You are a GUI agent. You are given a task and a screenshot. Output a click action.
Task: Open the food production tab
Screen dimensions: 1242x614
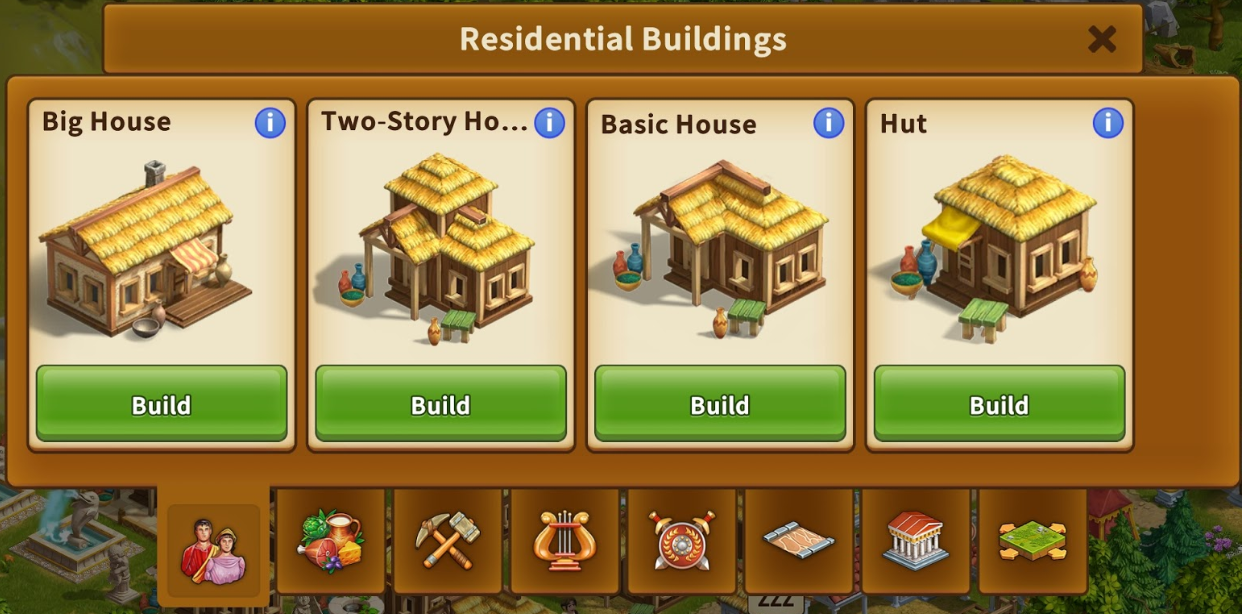tap(331, 541)
